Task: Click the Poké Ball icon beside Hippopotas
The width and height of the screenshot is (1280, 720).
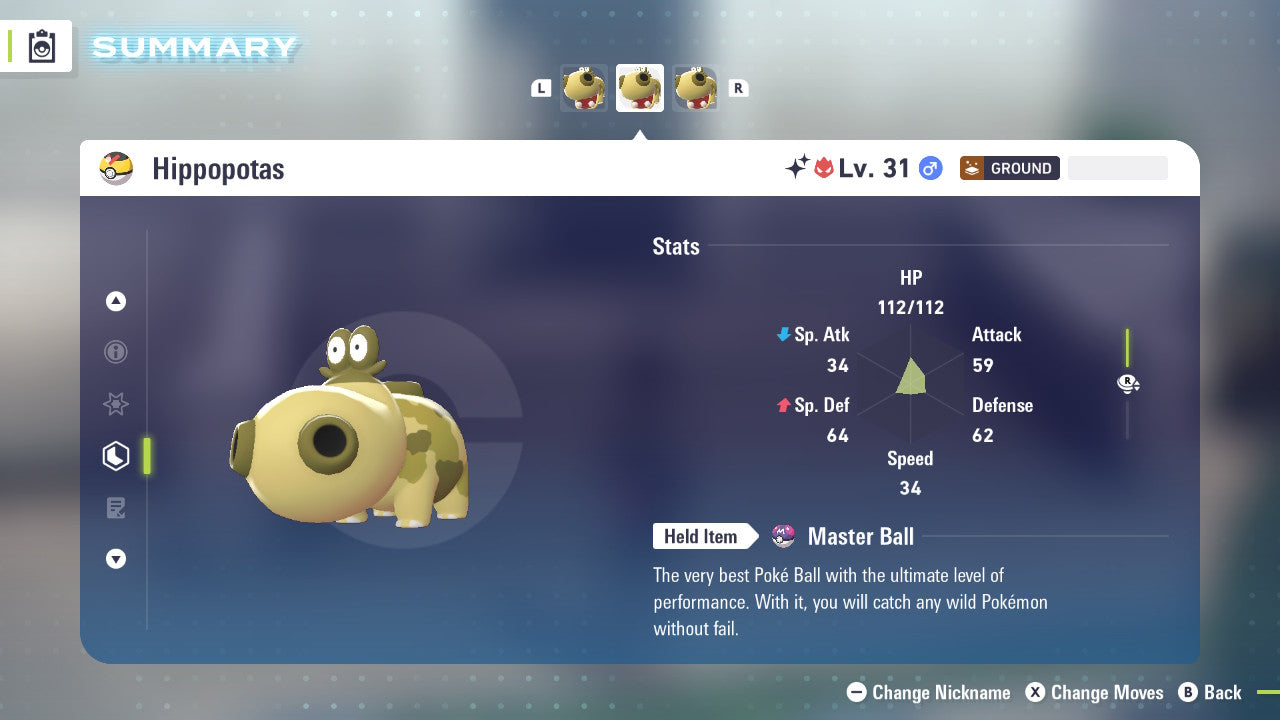Action: coord(116,168)
